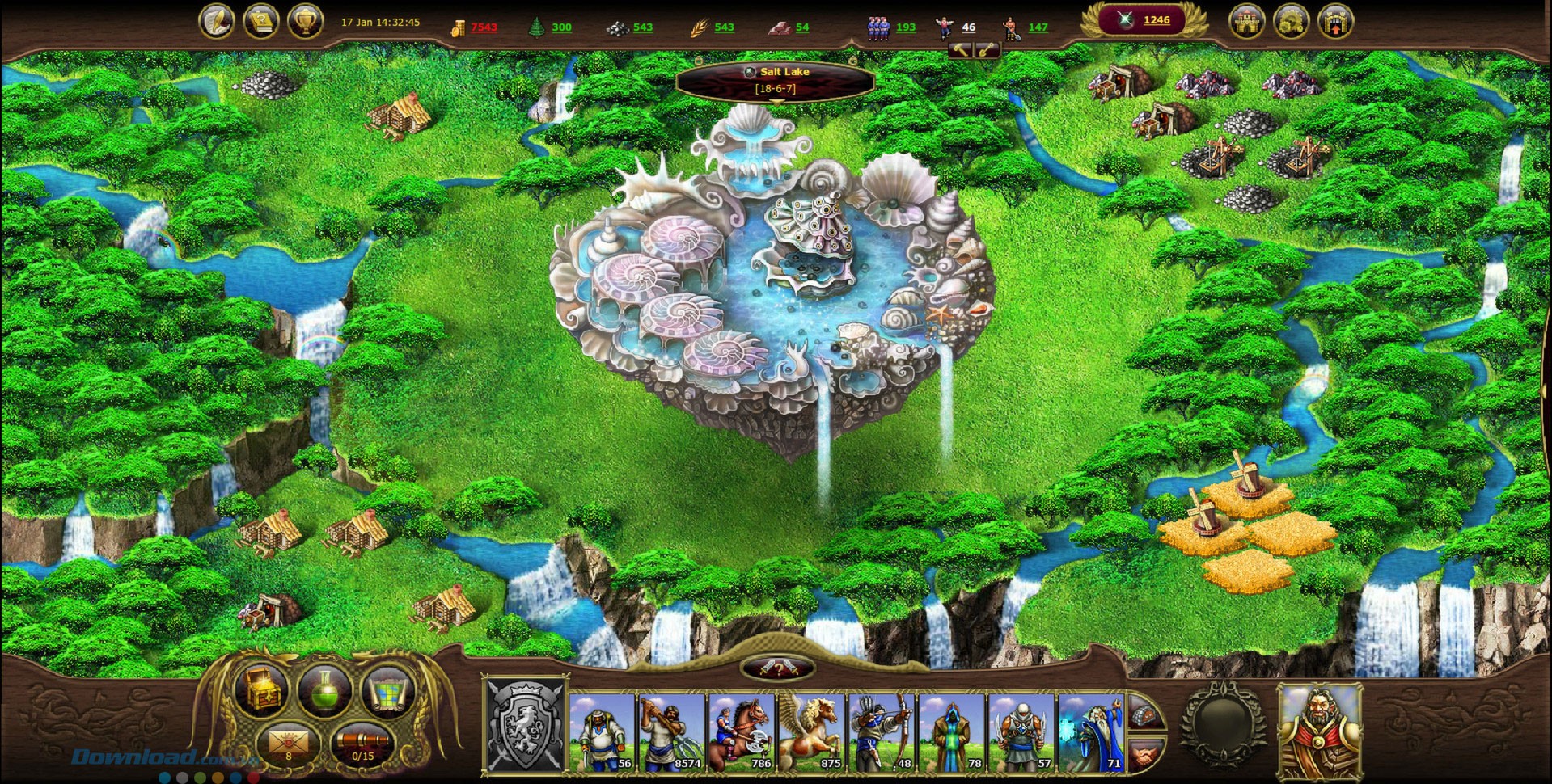Open the mail envelope with 8 messages
Image resolution: width=1552 pixels, height=784 pixels.
[x=289, y=744]
